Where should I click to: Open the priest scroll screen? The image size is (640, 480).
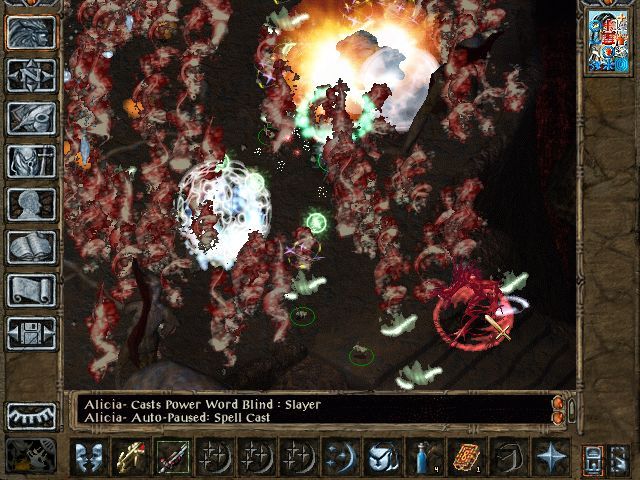[x=31, y=290]
